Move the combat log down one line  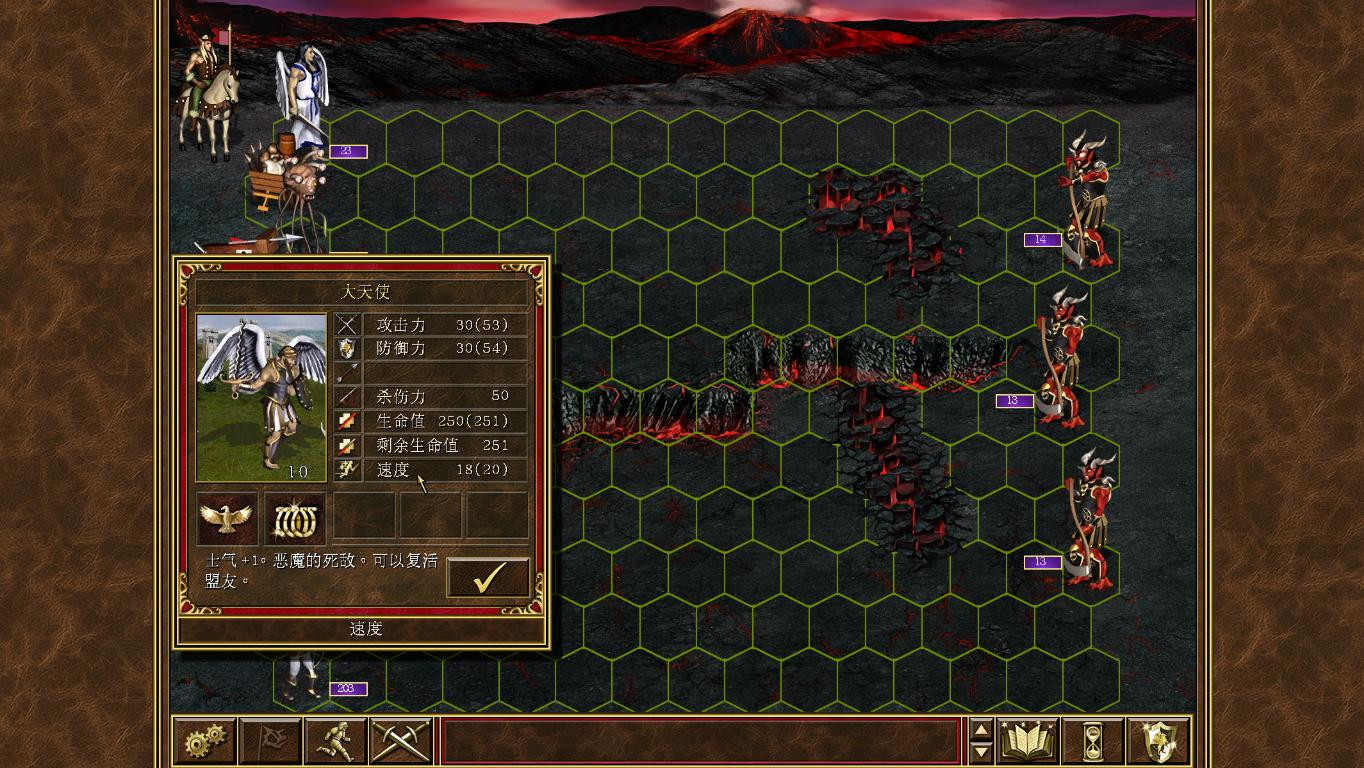coord(981,752)
